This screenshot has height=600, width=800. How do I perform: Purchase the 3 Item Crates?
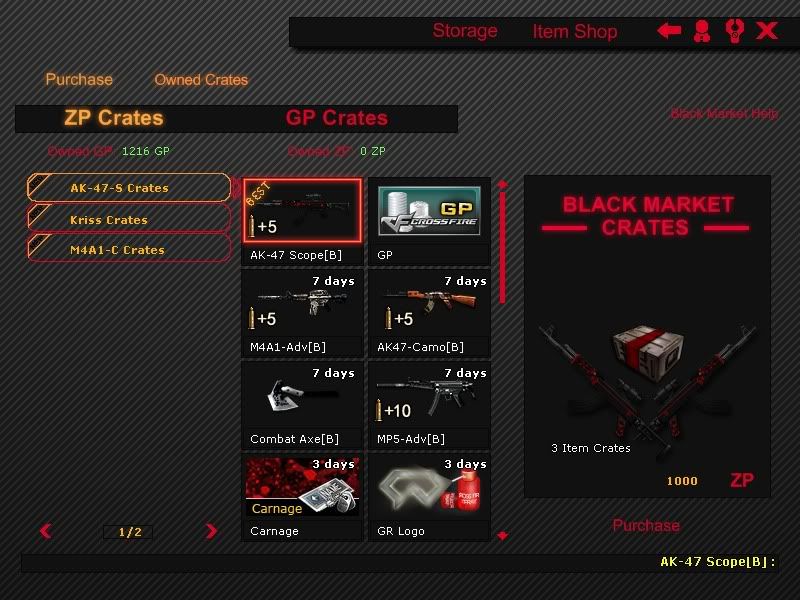pos(646,526)
